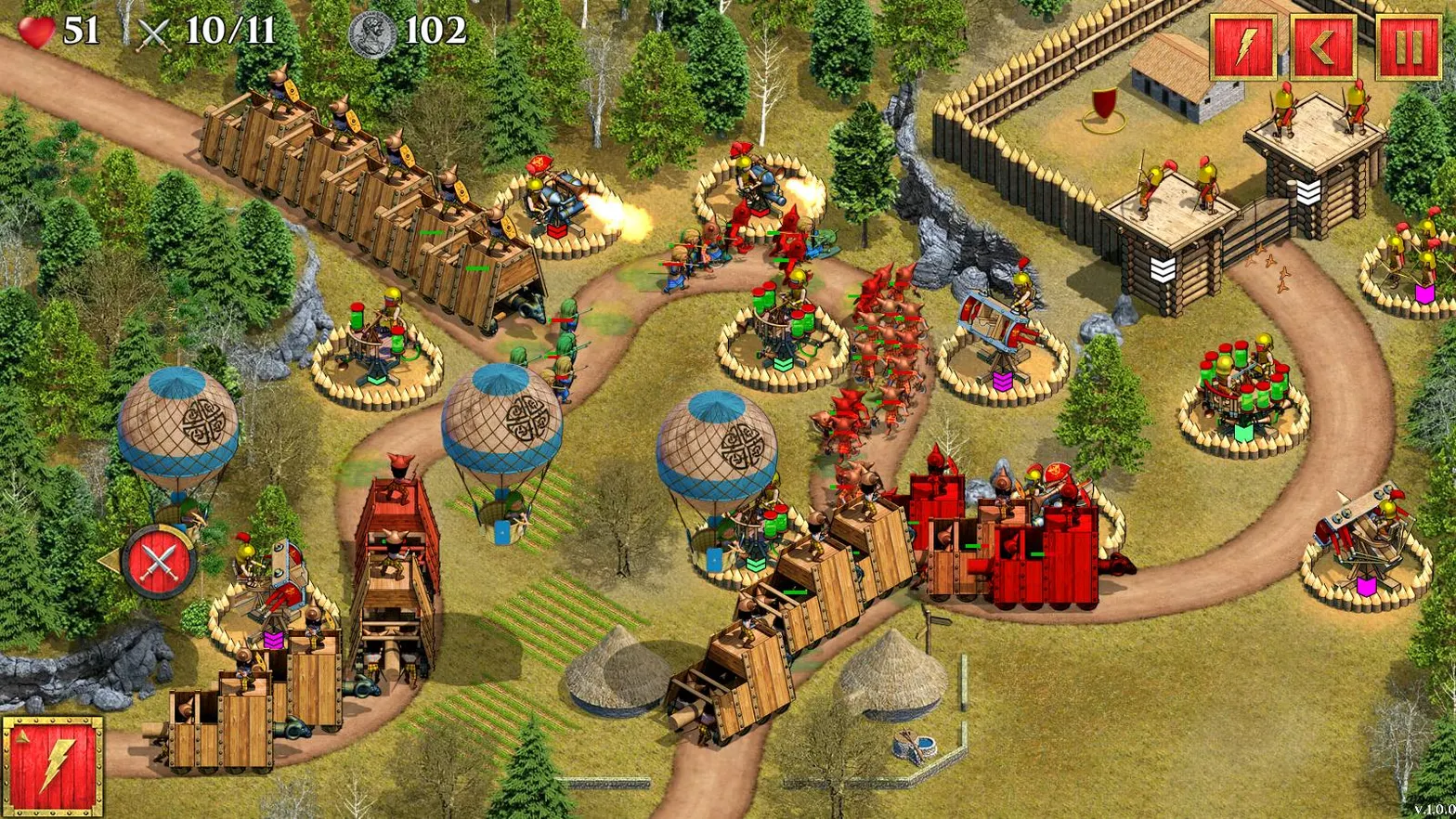Click the chevron badge on the tall rear watchtower
Image resolution: width=1456 pixels, height=819 pixels.
pos(1309,190)
